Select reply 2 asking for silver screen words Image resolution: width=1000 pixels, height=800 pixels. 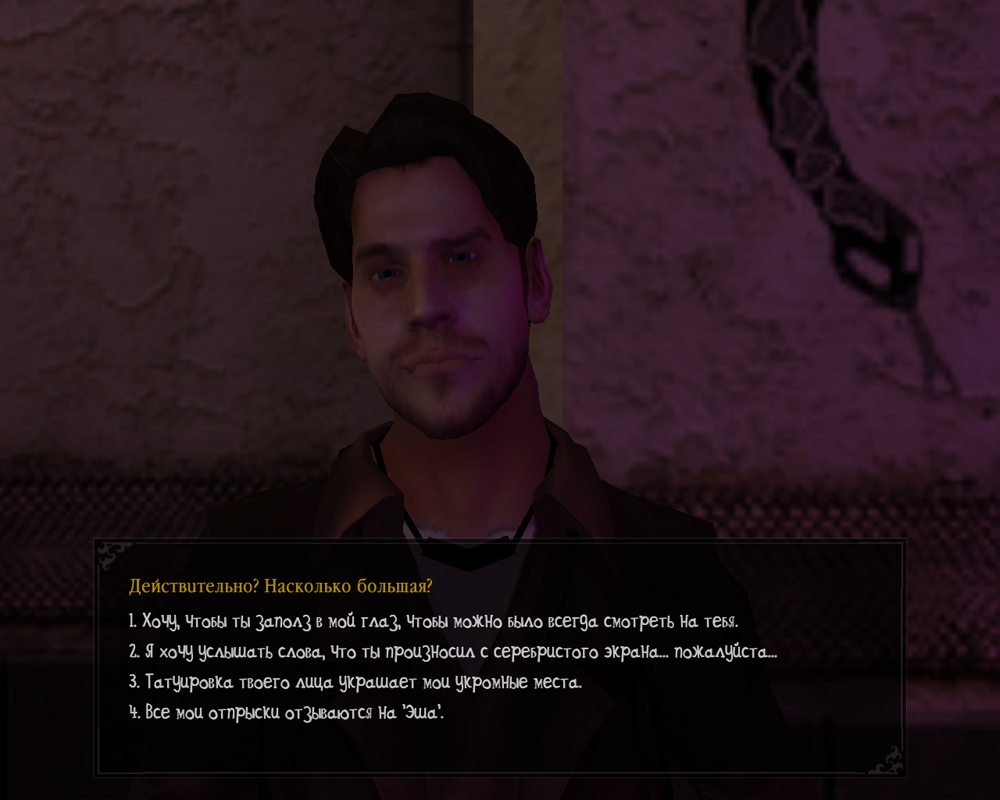point(452,651)
